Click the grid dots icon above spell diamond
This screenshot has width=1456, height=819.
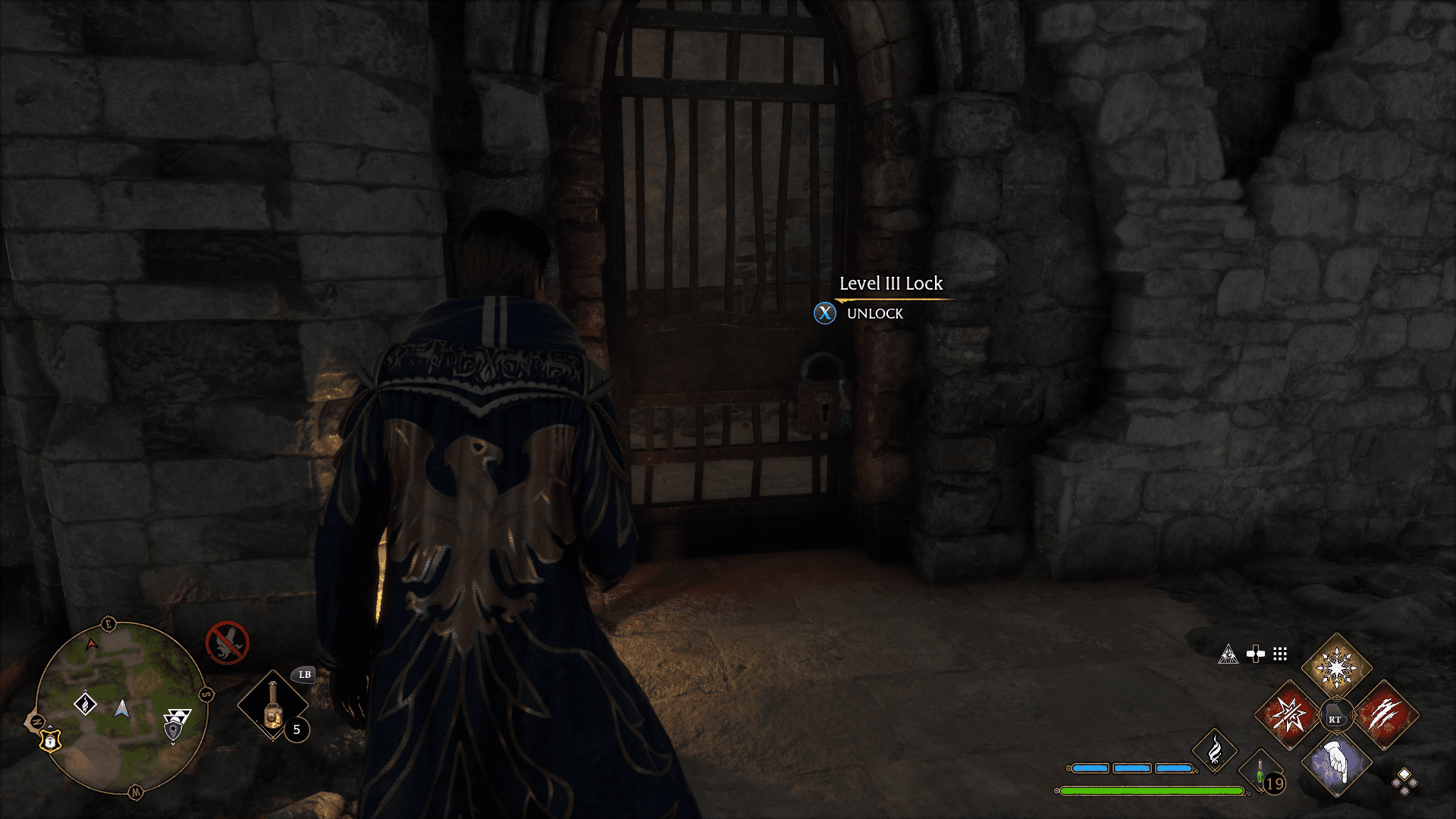click(x=1280, y=654)
